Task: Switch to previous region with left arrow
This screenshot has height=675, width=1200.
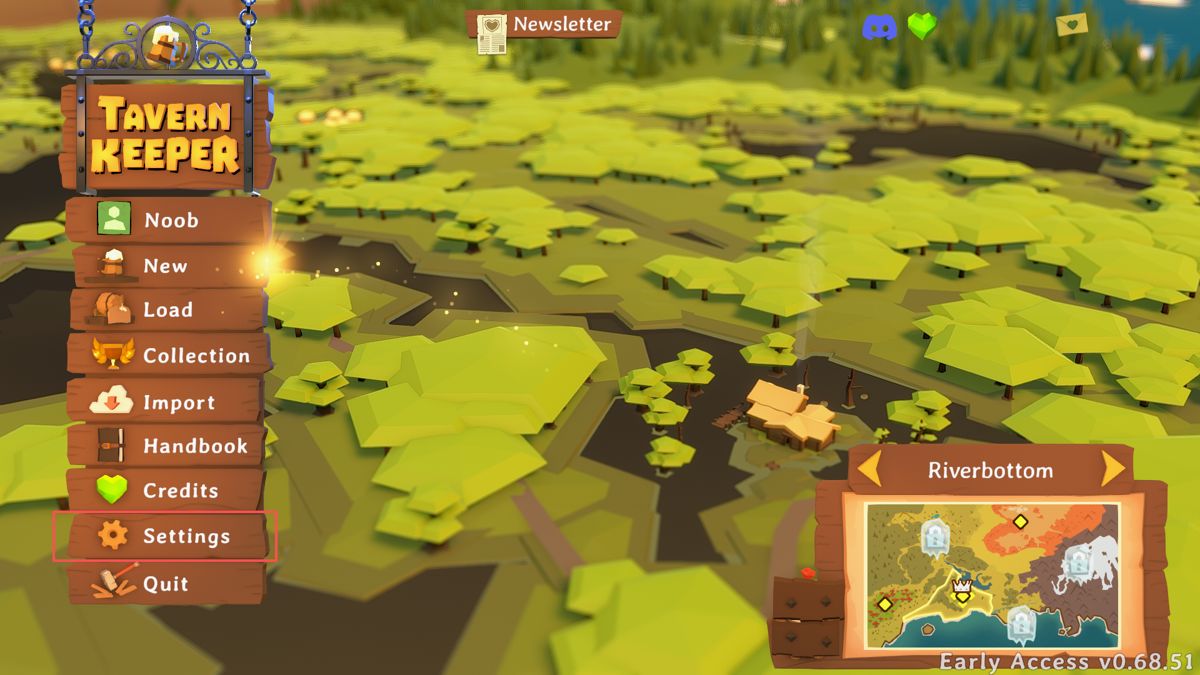Action: tap(870, 469)
